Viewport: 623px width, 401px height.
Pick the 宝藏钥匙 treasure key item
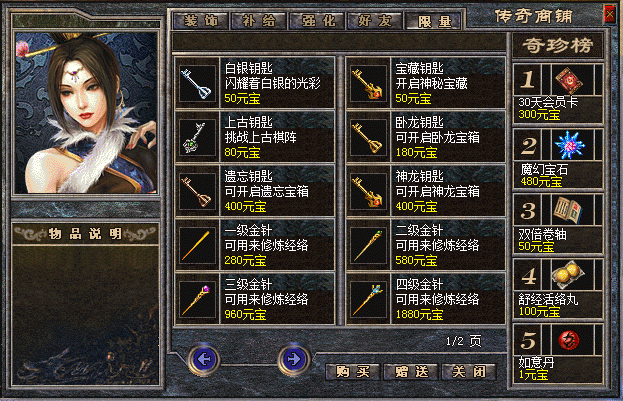tap(426, 83)
